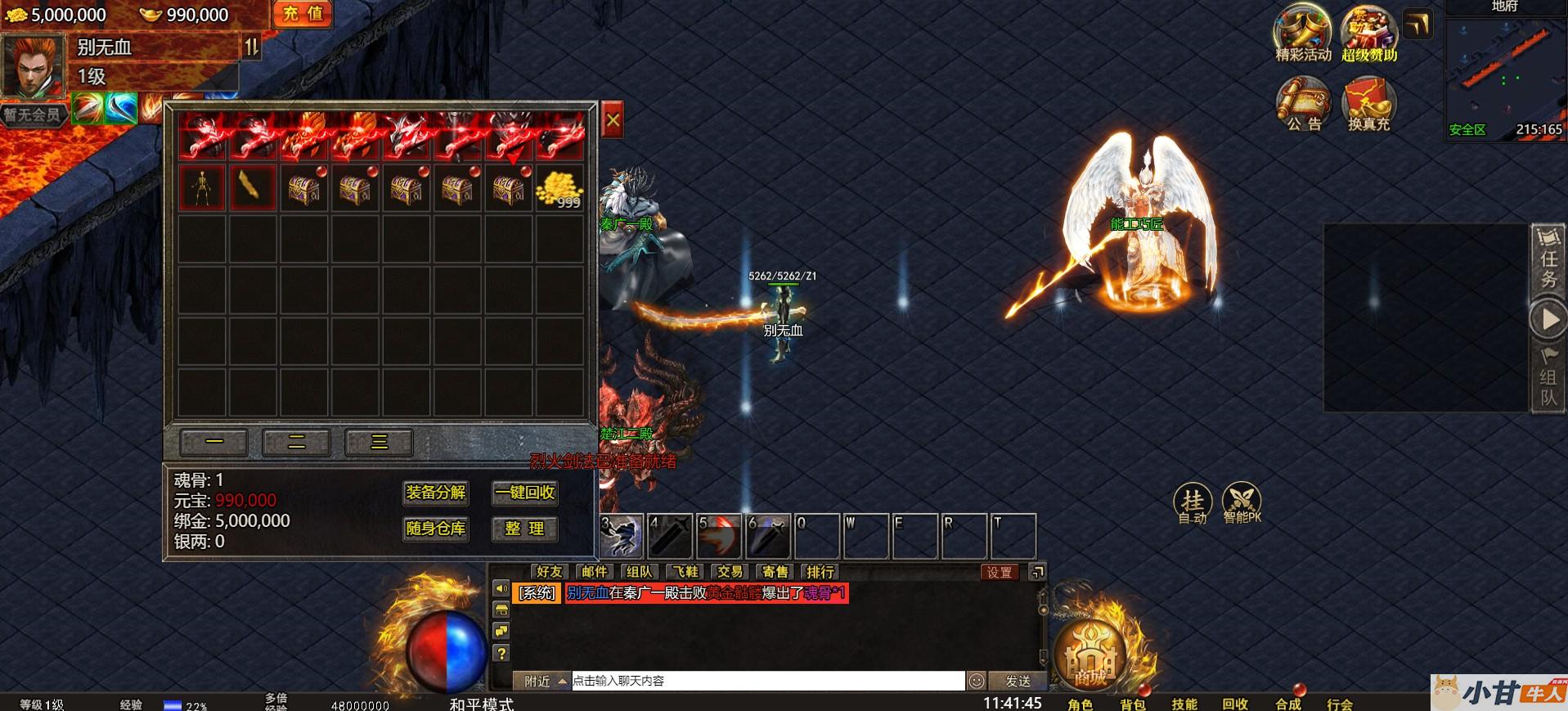Click the 一键回收 one-click recycle button
The width and height of the screenshot is (1568, 711).
pos(525,493)
